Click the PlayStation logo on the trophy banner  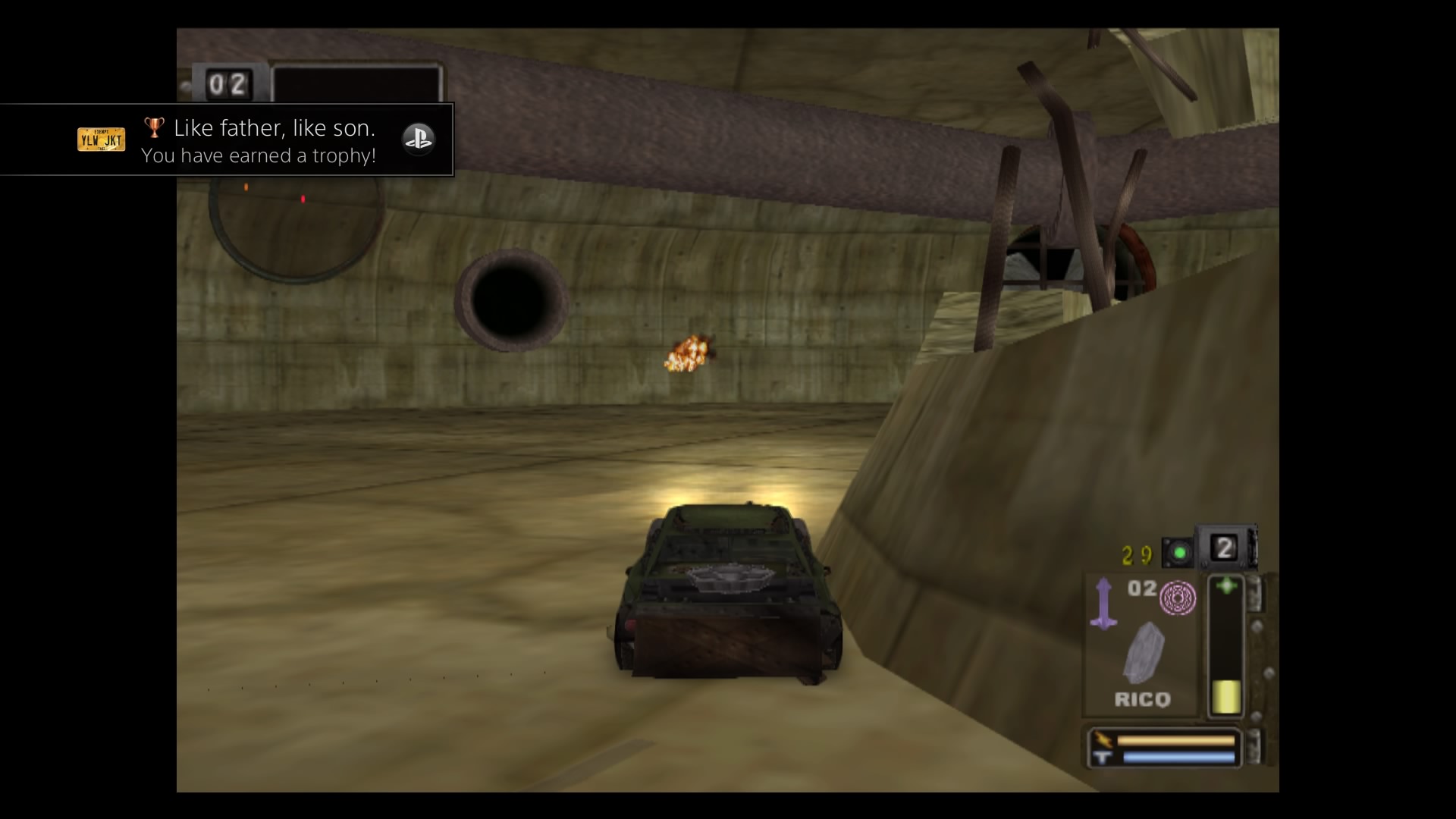coord(419,140)
